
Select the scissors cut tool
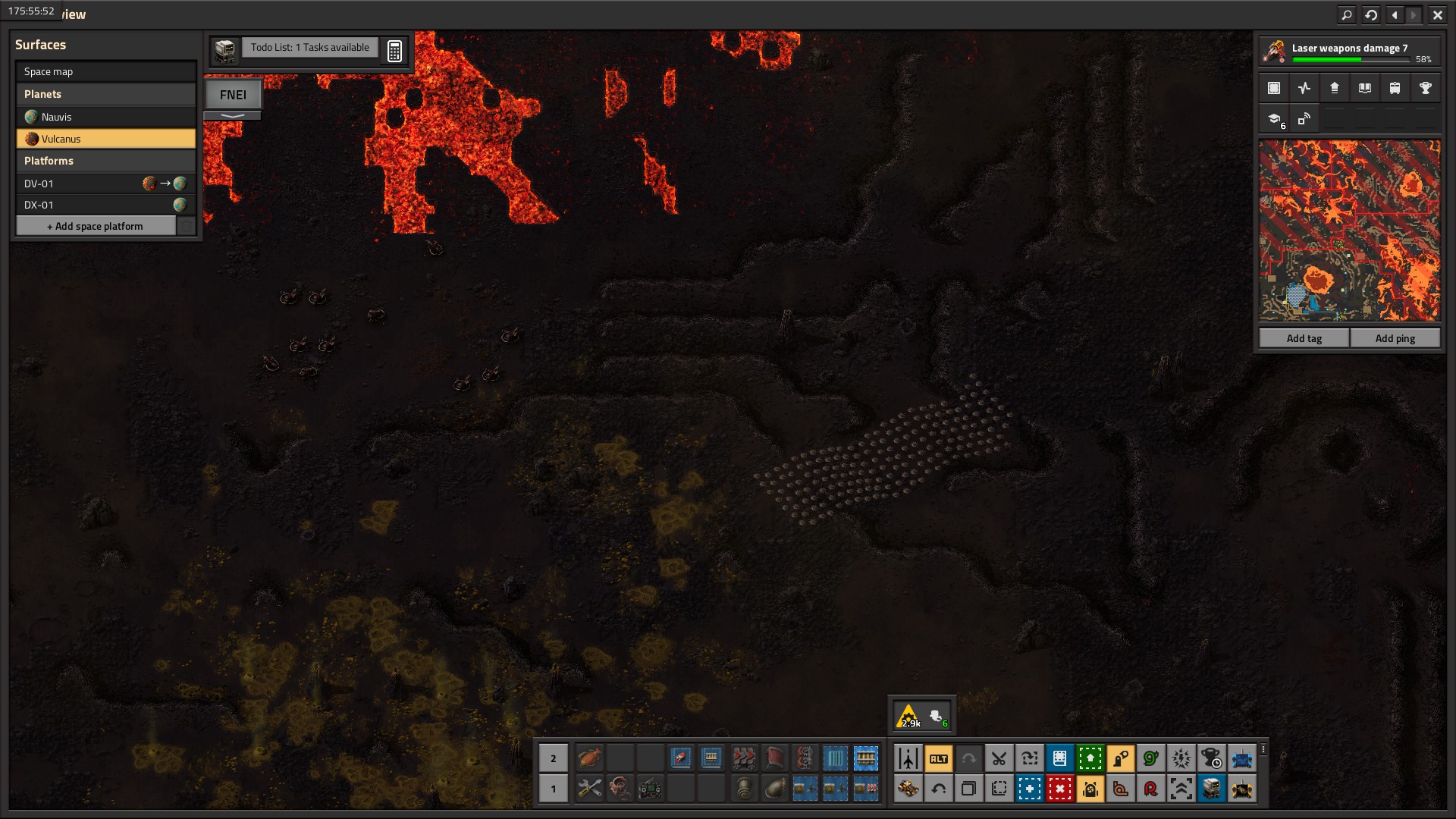click(x=999, y=758)
